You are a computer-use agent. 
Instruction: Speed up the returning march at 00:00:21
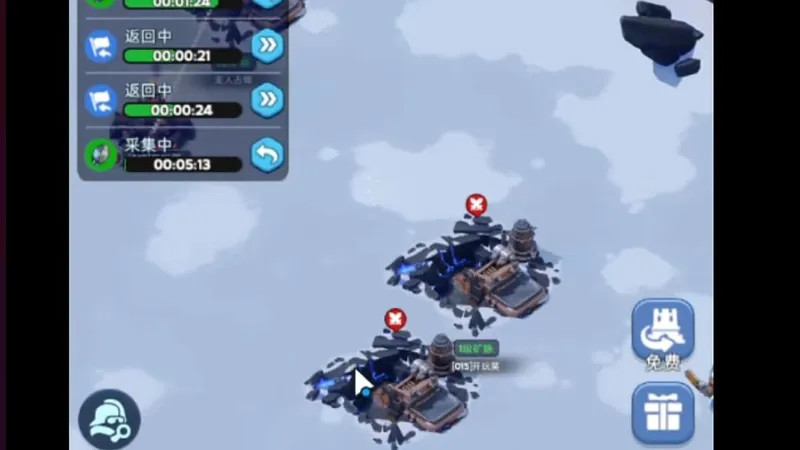pos(267,46)
